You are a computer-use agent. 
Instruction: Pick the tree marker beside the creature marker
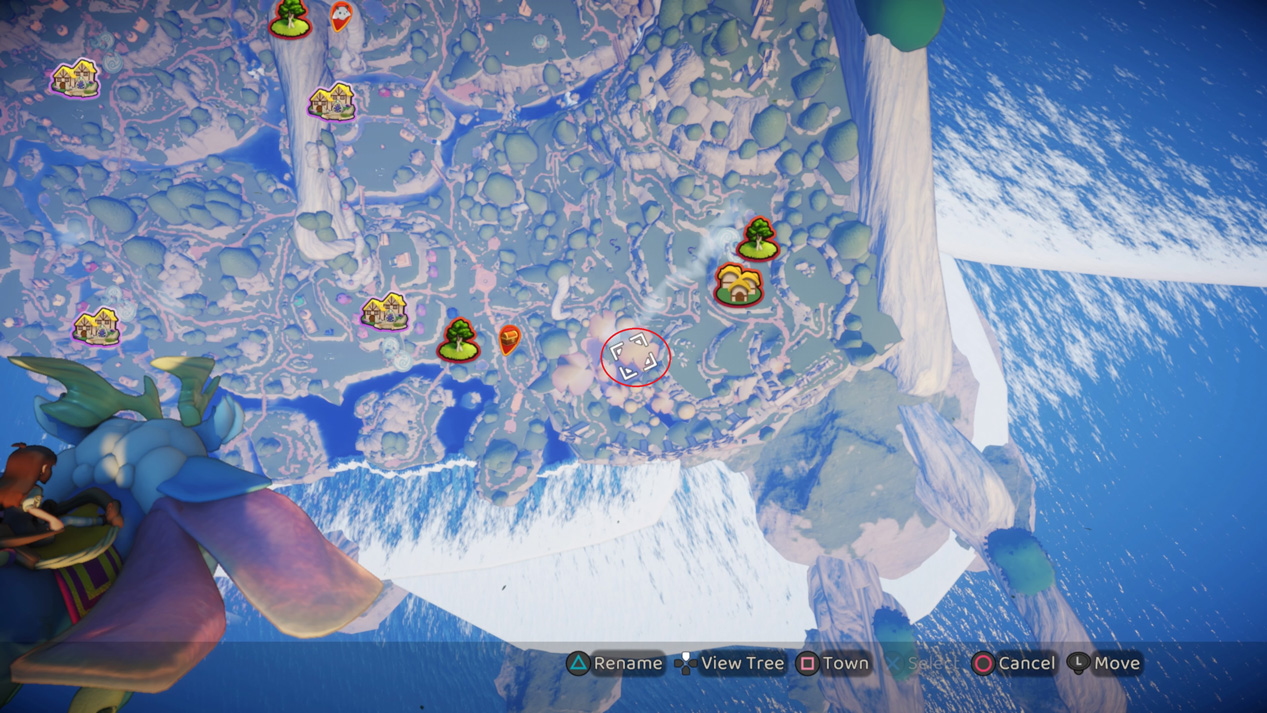coord(291,18)
